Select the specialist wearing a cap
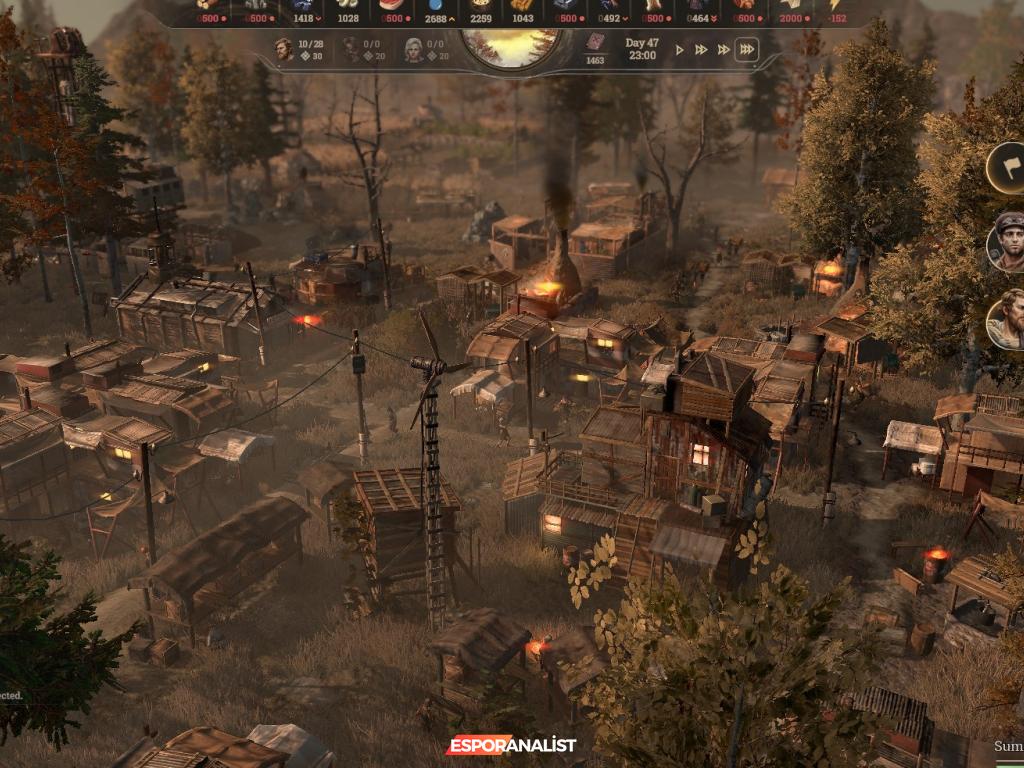This screenshot has width=1024, height=768. [1007, 242]
